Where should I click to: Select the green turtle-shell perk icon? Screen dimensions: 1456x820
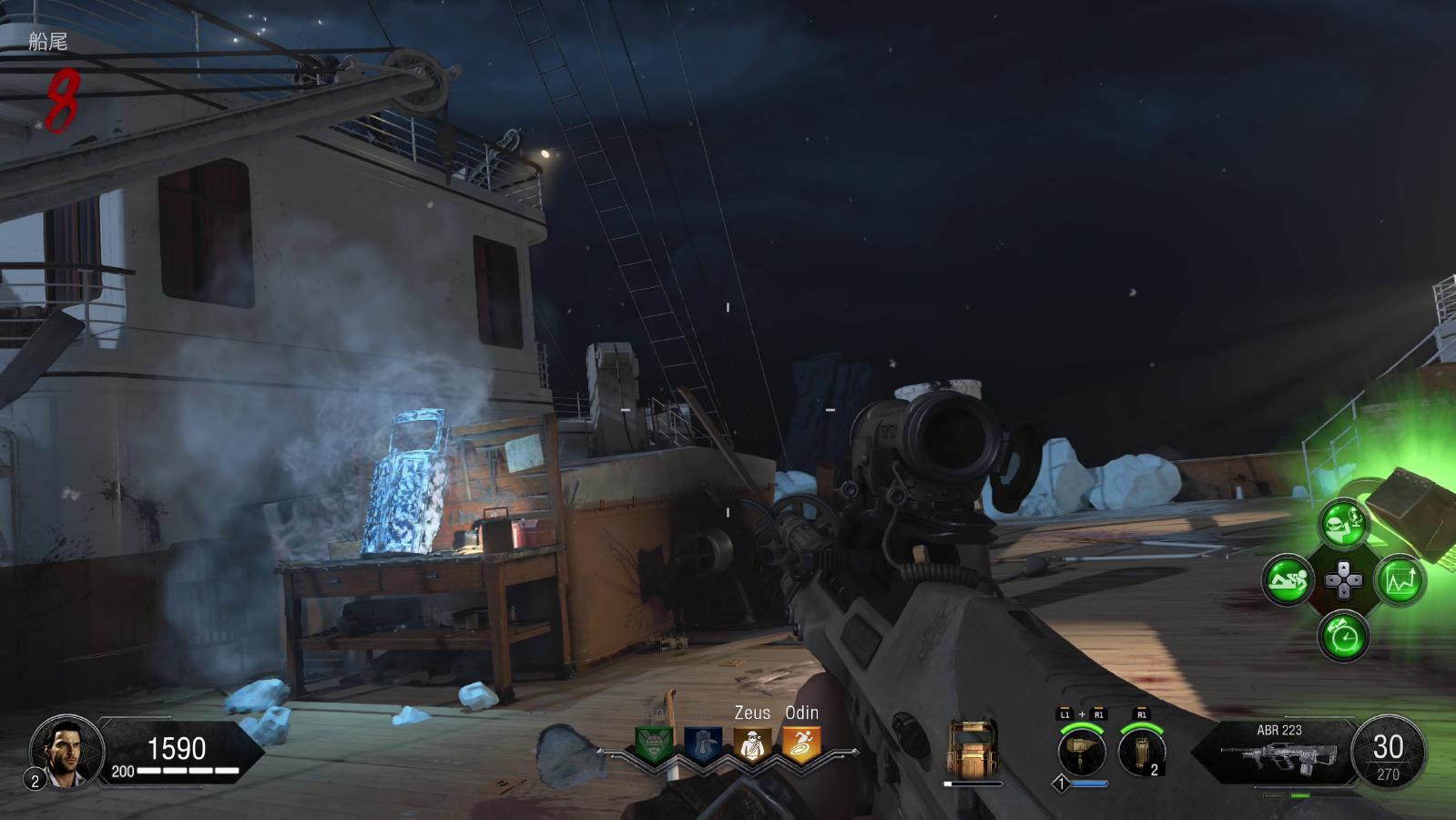[x=654, y=745]
